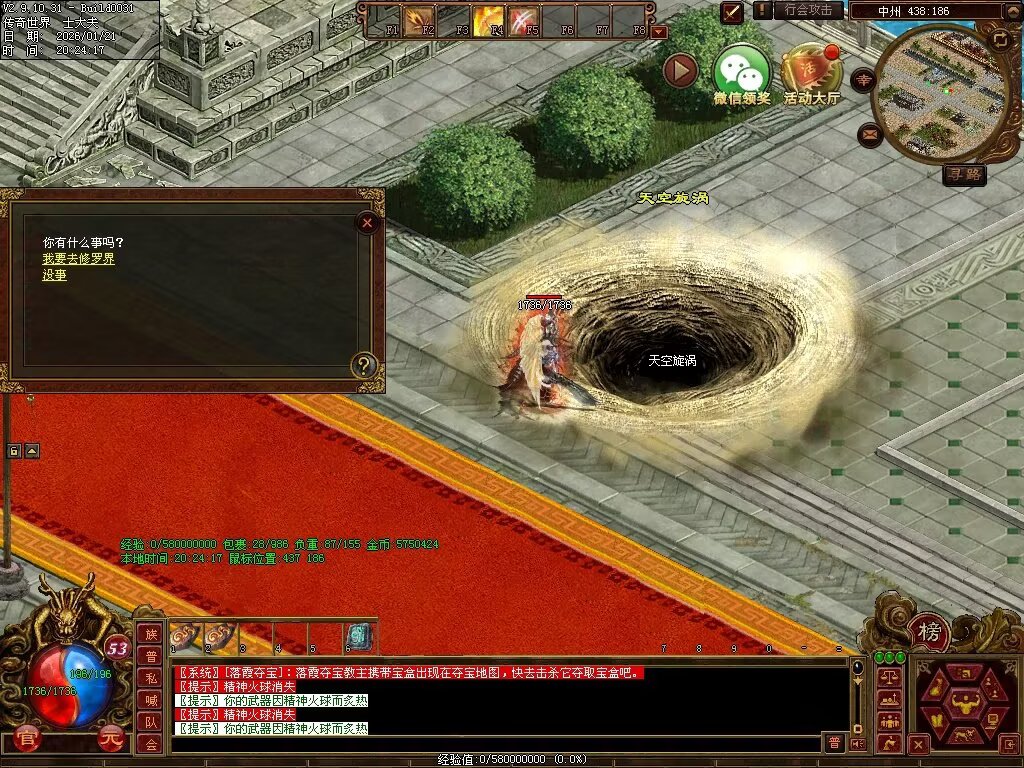The width and height of the screenshot is (1024, 768).
Task: Select the 喊 shout chat channel
Action: (x=150, y=699)
